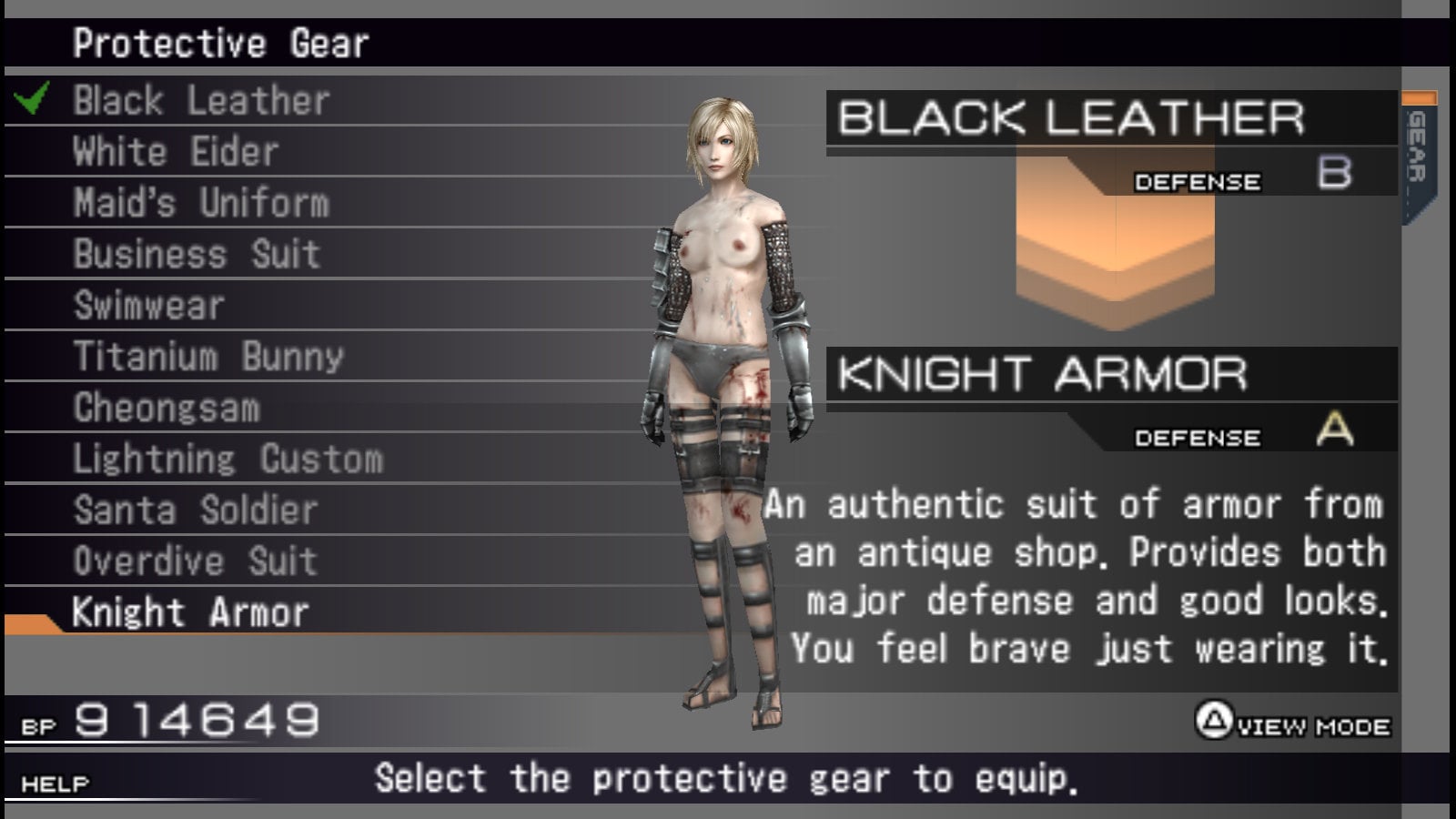Viewport: 1456px width, 819px height.
Task: Click the HELP icon in the bottom bar
Action: tap(55, 781)
